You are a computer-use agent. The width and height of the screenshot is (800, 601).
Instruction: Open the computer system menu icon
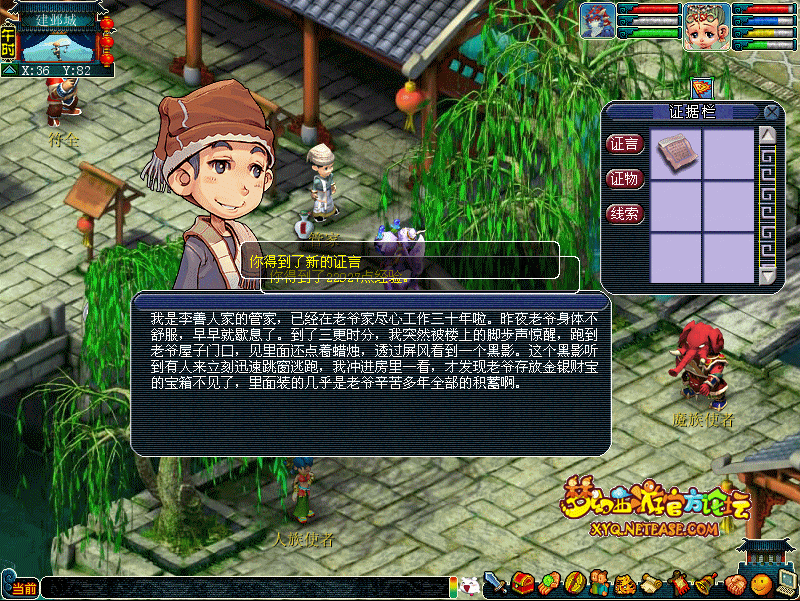785,584
